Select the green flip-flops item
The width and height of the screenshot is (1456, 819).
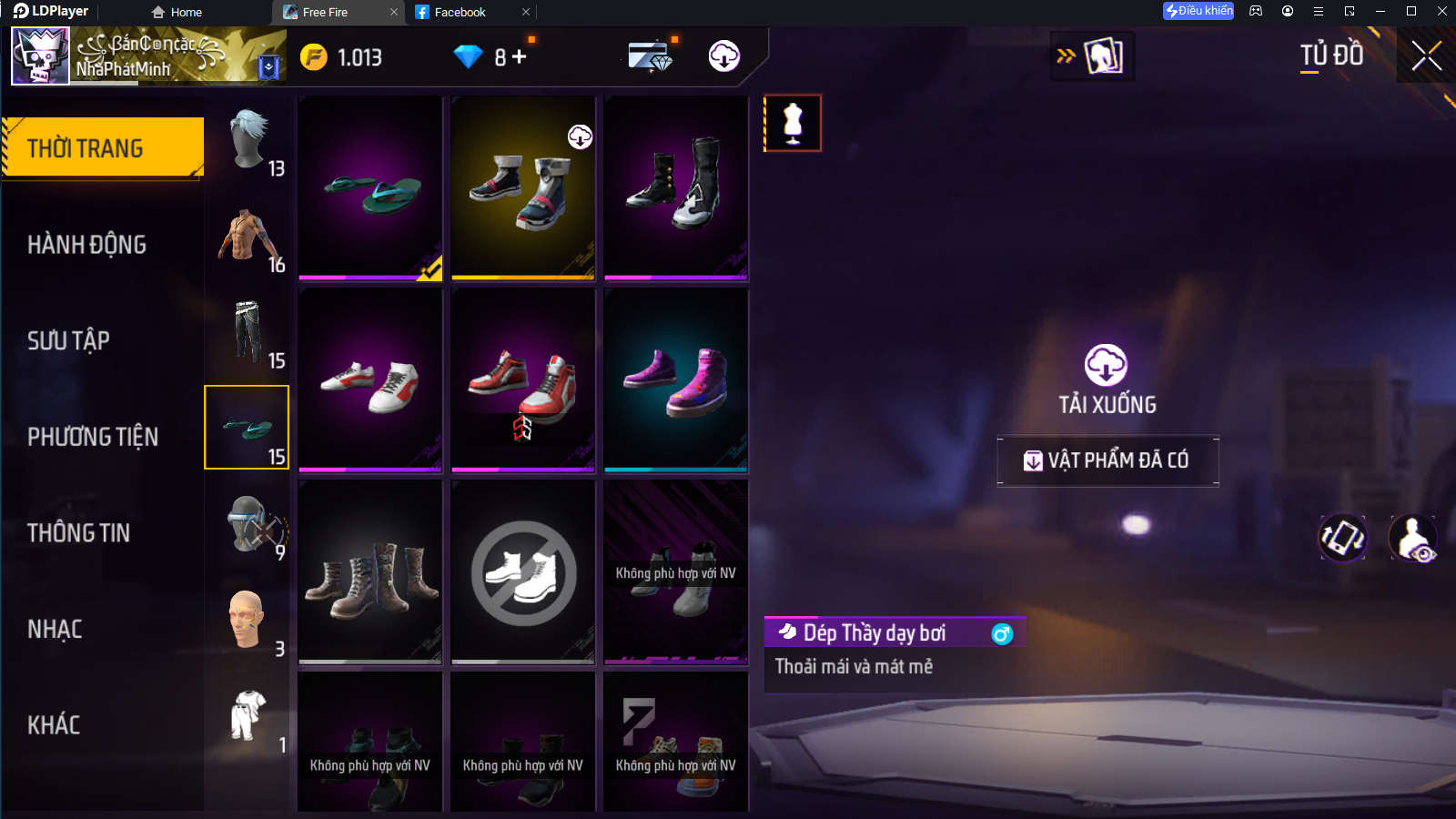point(370,188)
